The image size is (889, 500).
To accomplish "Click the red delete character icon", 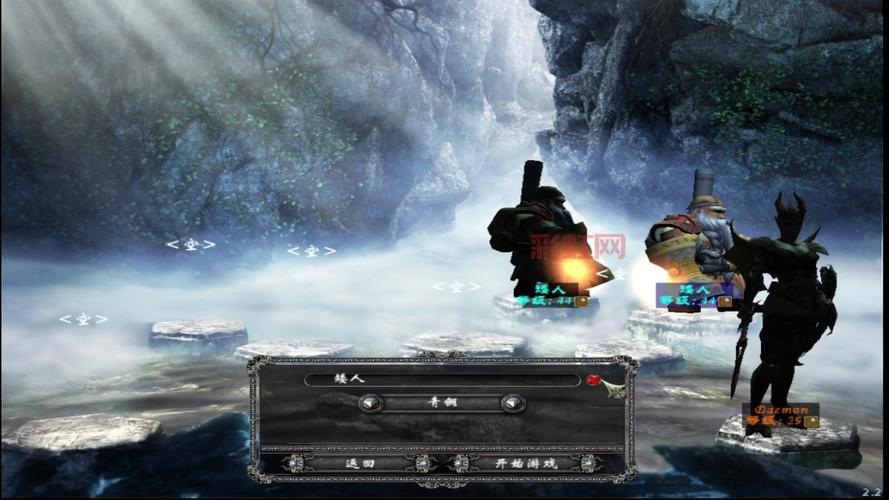I will tap(594, 380).
